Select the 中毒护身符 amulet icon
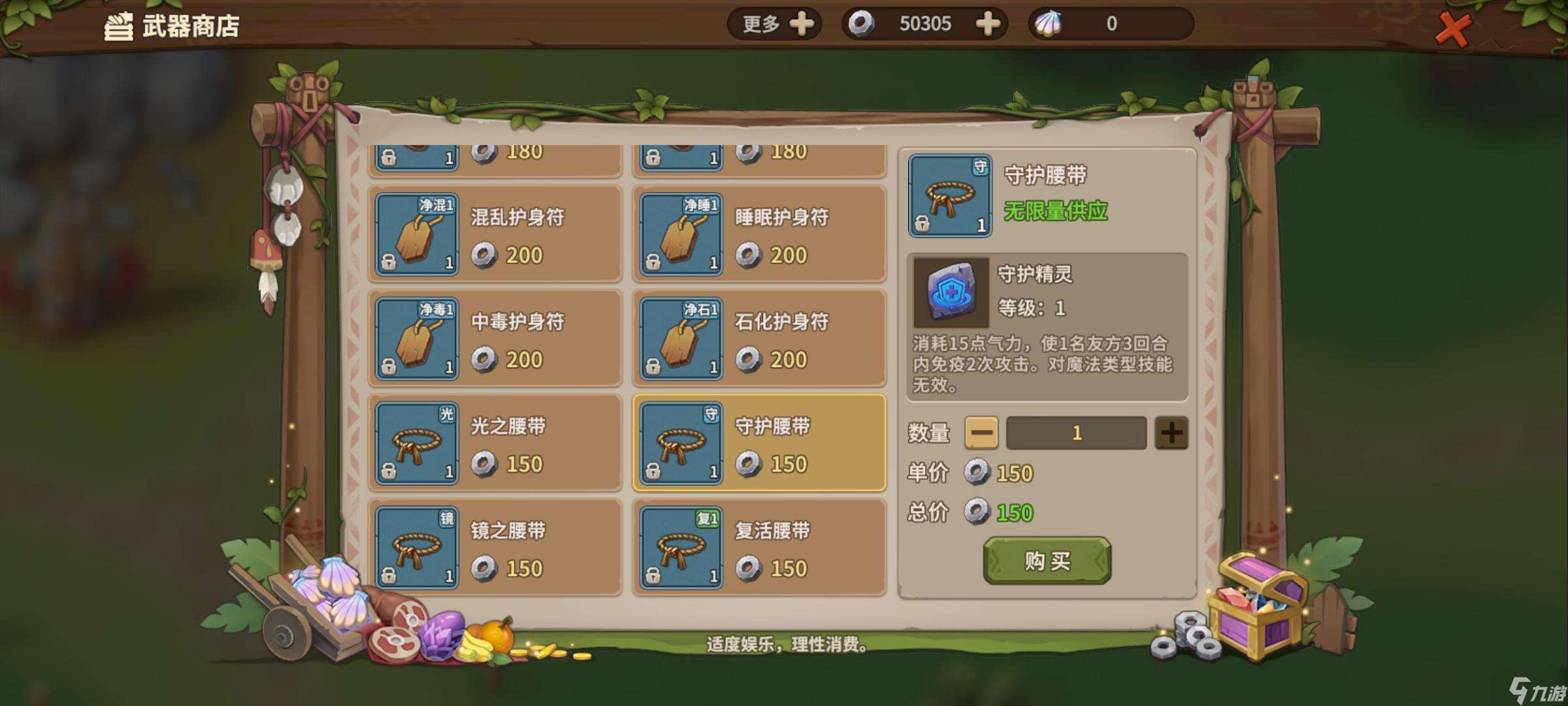This screenshot has height=706, width=1568. pyautogui.click(x=417, y=337)
